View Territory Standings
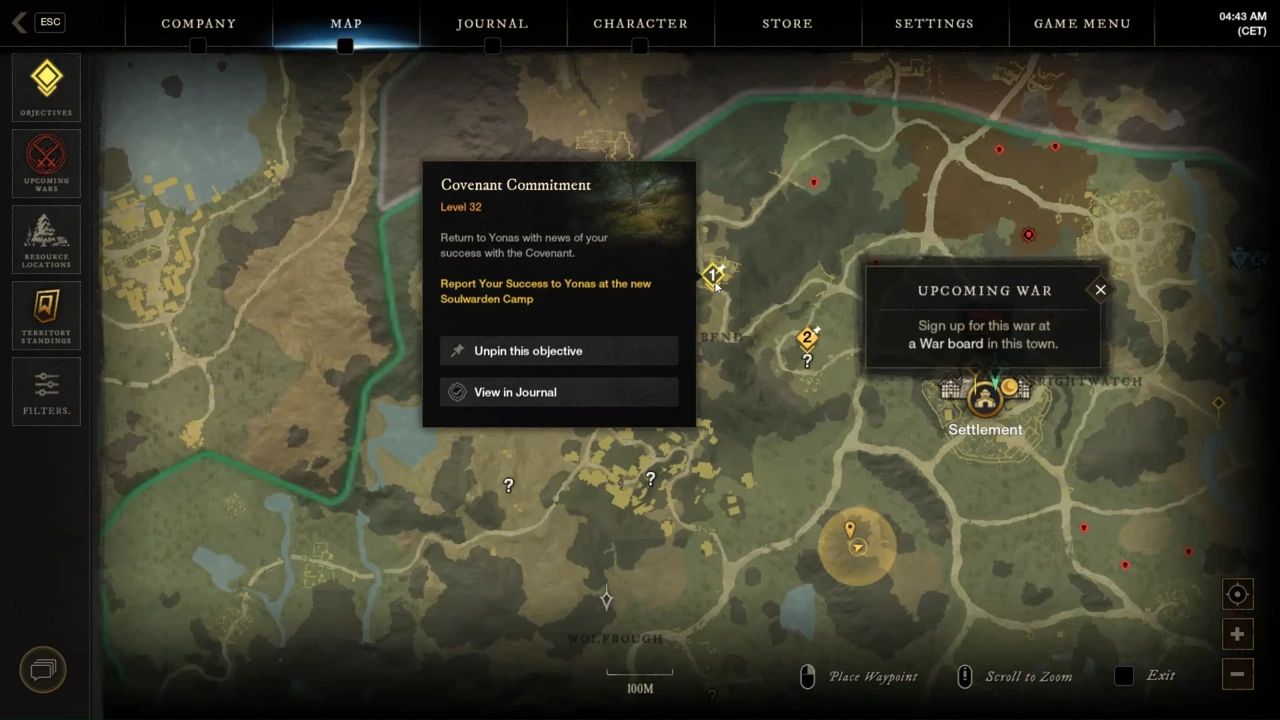The height and width of the screenshot is (720, 1280). tap(46, 315)
